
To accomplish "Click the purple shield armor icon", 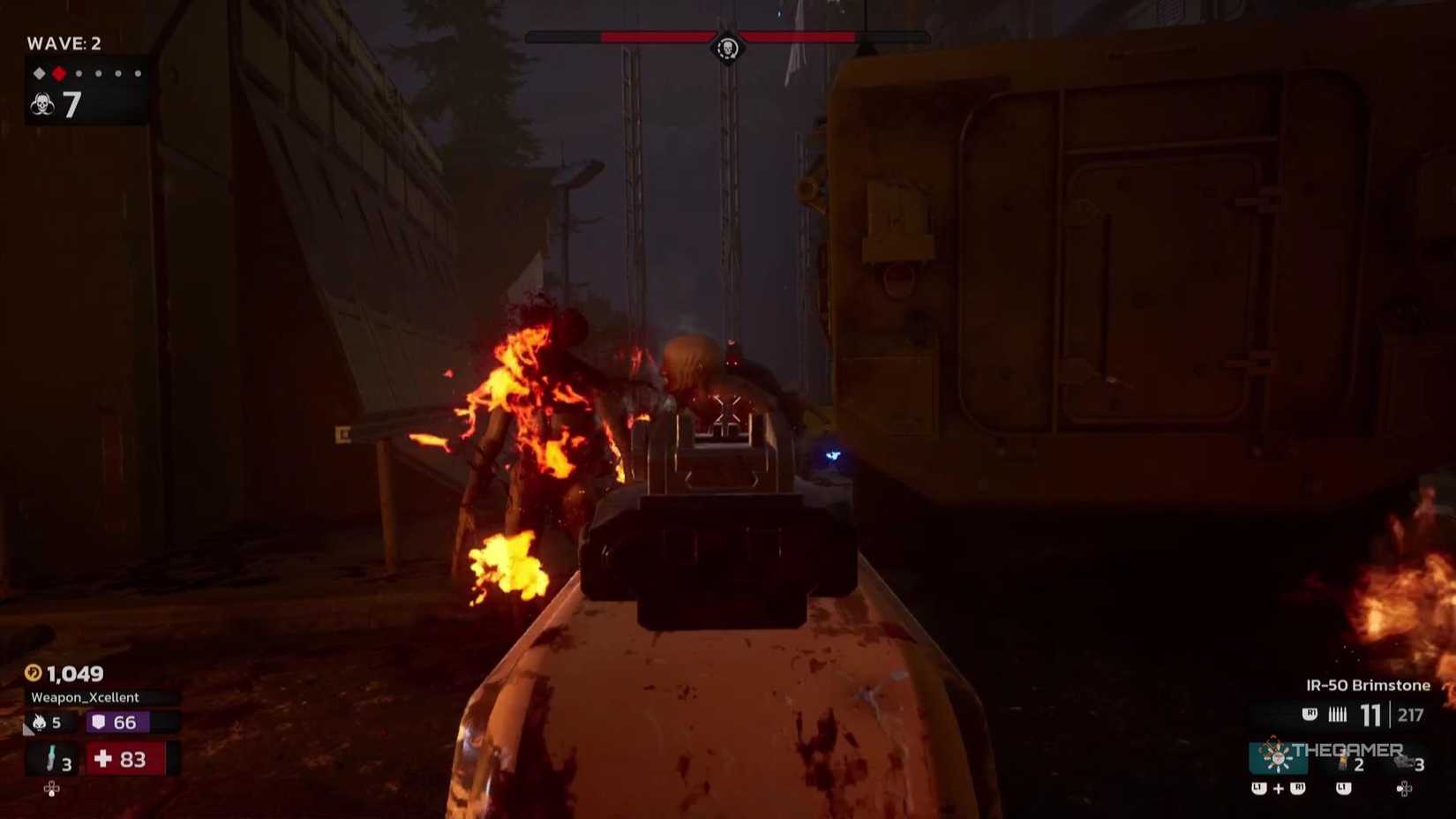I will 99,722.
